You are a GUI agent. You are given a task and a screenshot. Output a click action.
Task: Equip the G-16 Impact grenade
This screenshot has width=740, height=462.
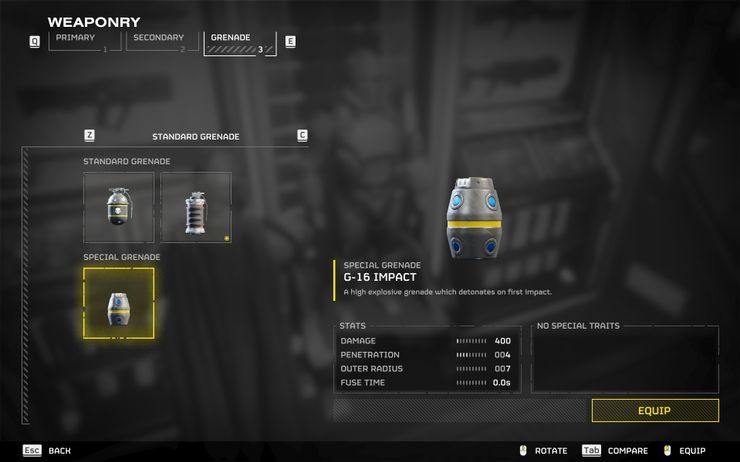click(x=654, y=410)
